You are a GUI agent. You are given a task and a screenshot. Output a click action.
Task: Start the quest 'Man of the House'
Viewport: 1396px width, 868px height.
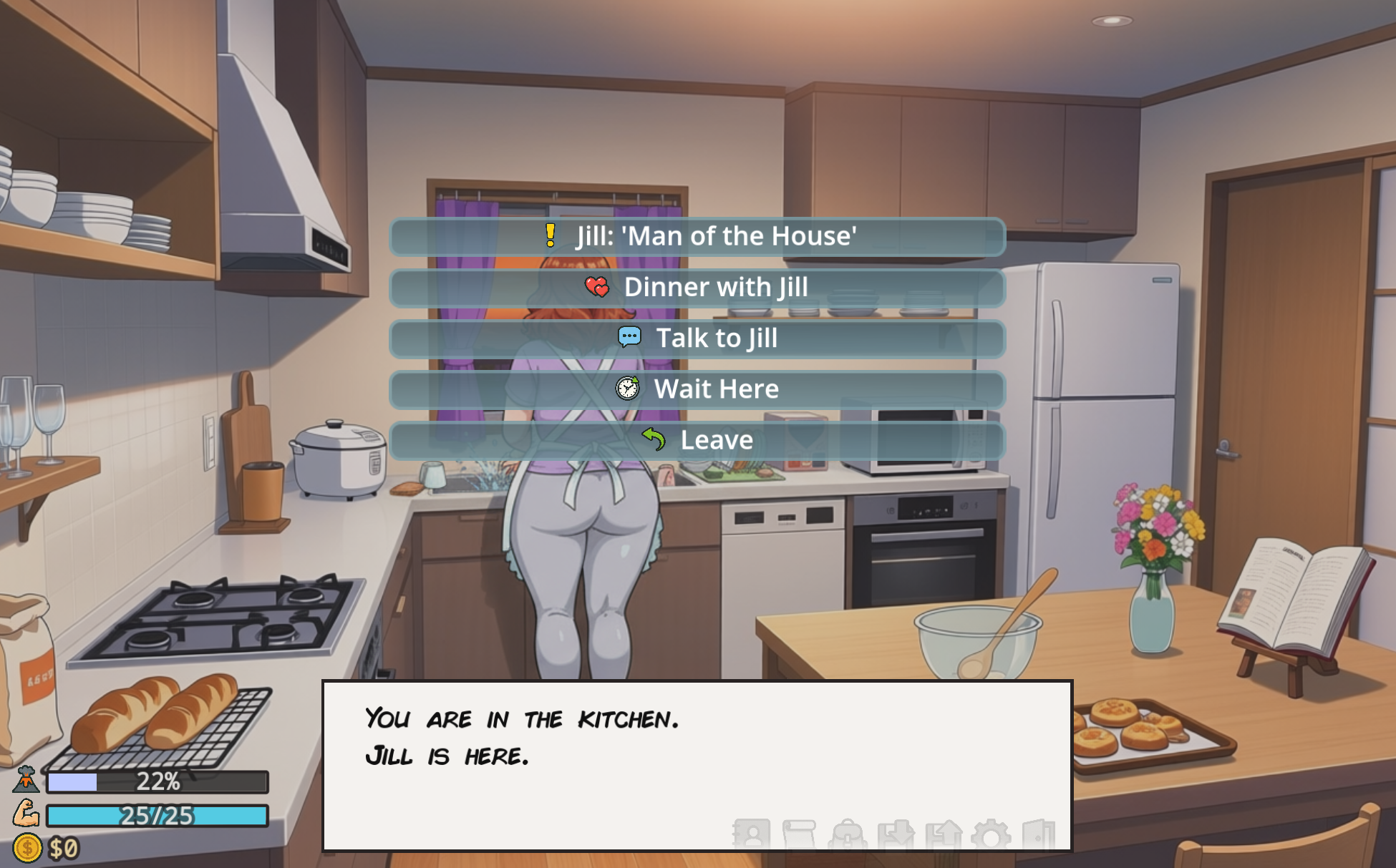(698, 236)
